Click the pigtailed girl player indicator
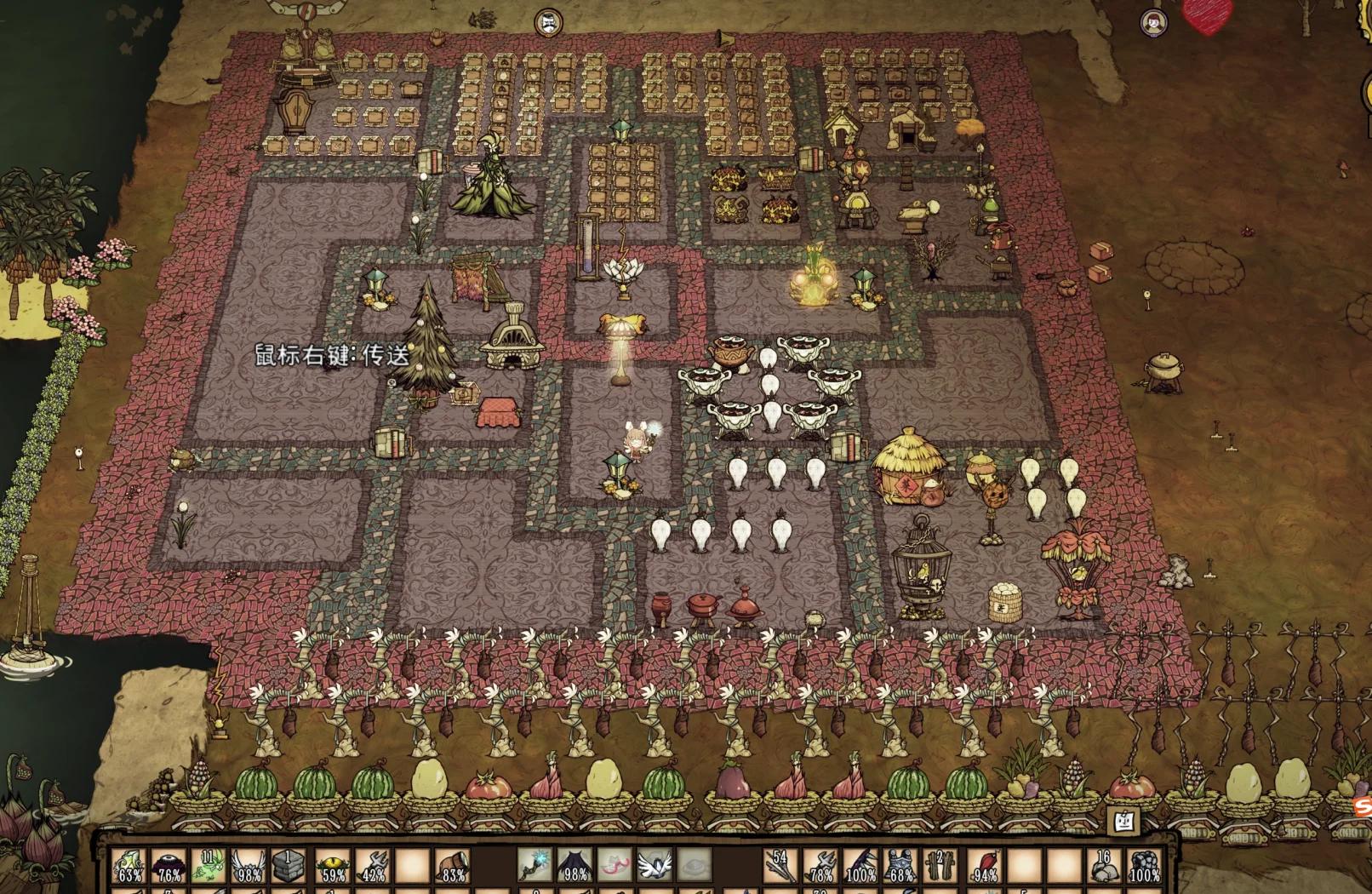The width and height of the screenshot is (1372, 894). (x=1154, y=23)
